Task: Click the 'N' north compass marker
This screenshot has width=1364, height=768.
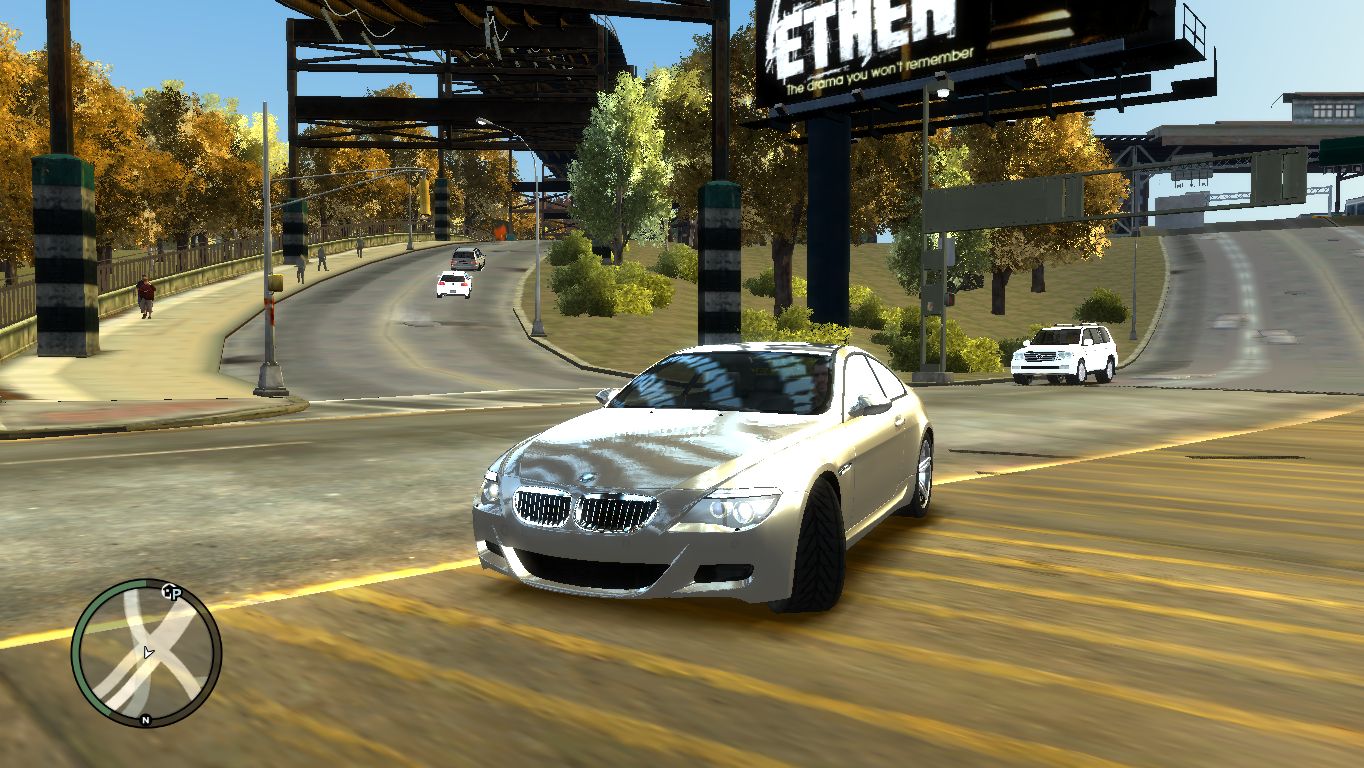Action: coord(145,719)
